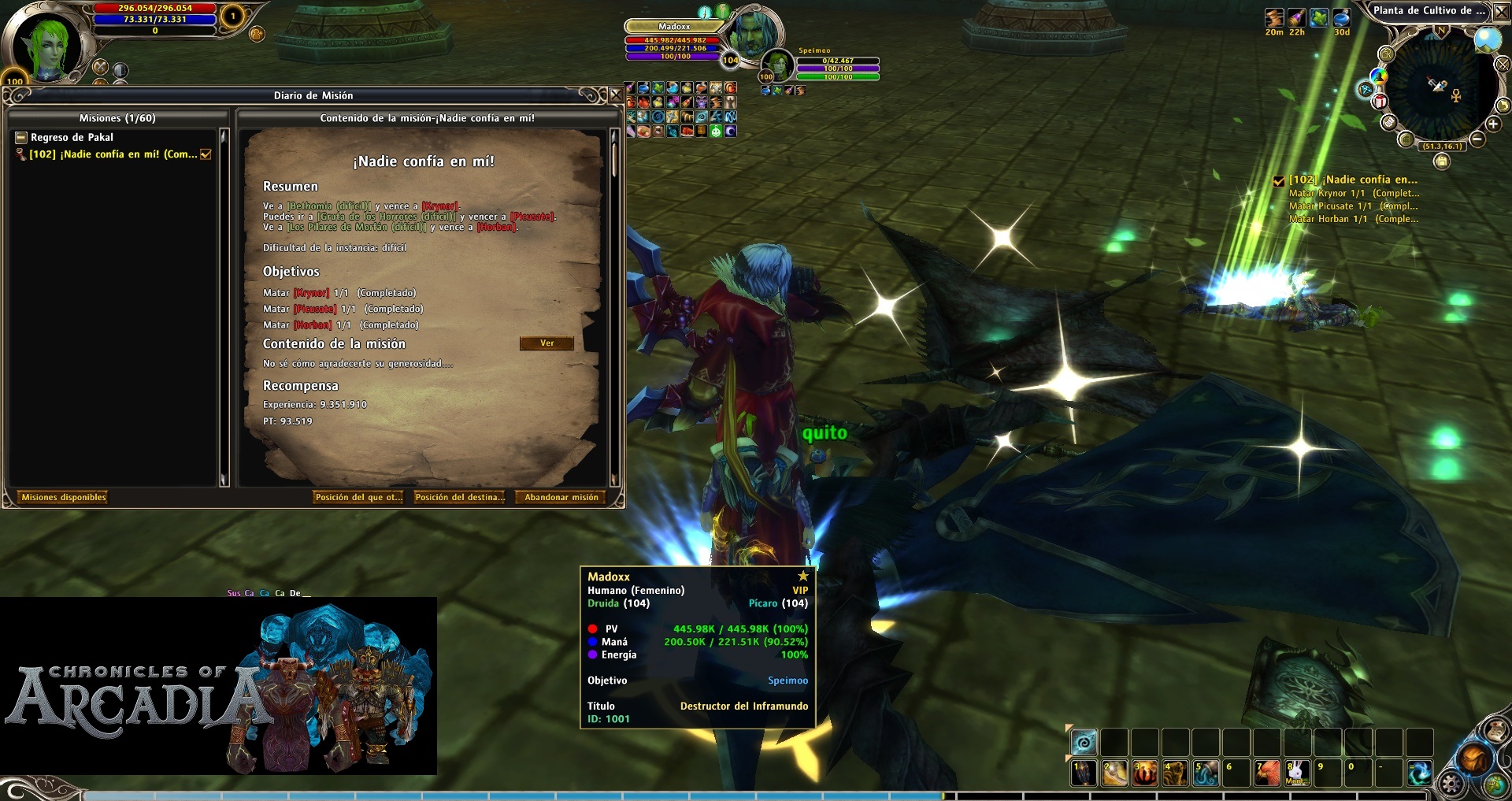Open the gear settings menu icon
Viewport: 1512px width, 801px height.
tap(1451, 784)
